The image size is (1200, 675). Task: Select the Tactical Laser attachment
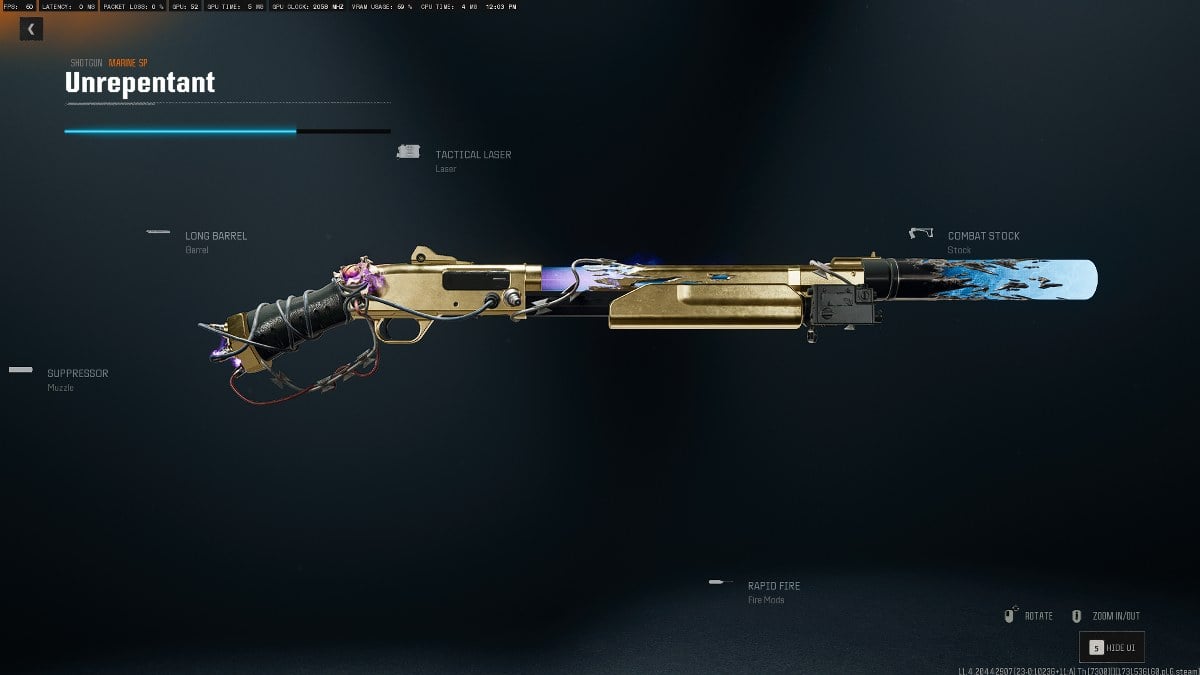pyautogui.click(x=472, y=155)
